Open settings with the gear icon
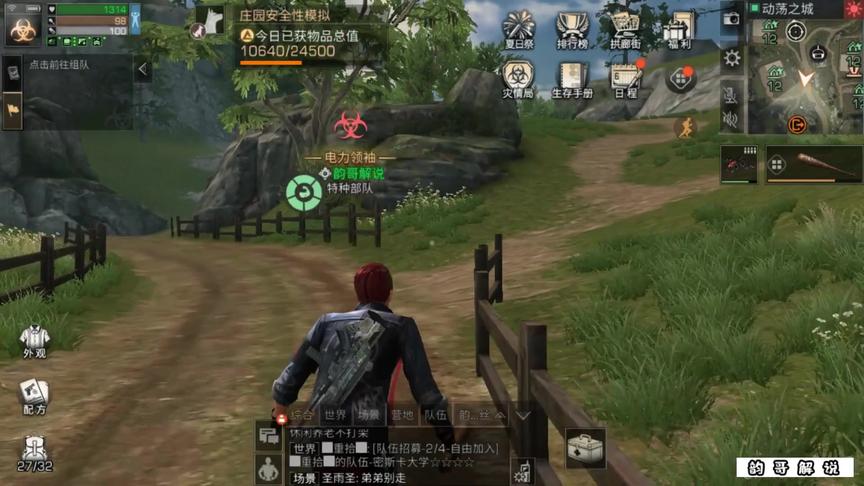Screen dimensions: 864x486 click(x=732, y=57)
